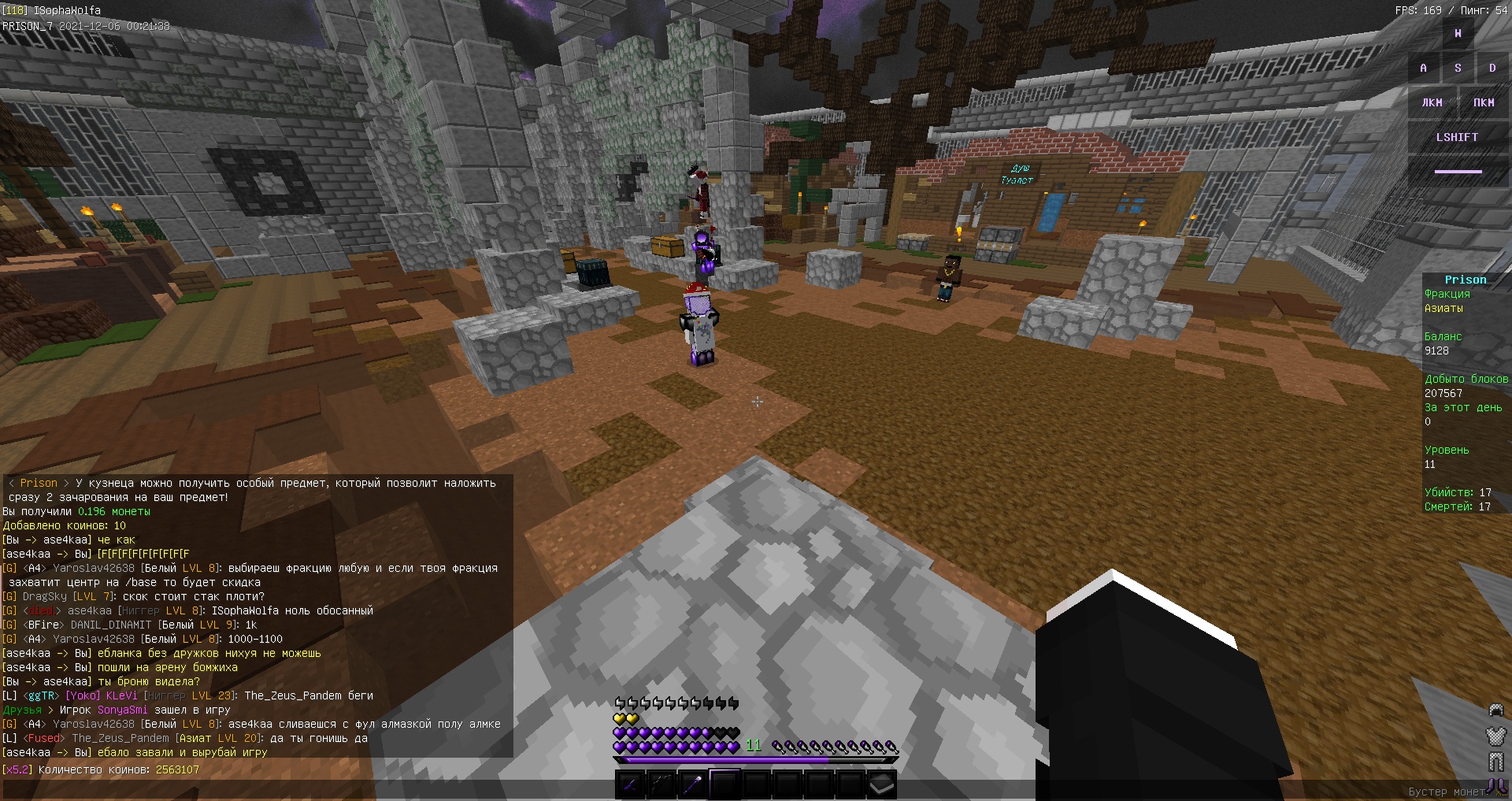Choose the purple tool with white tip
1512x801 pixels.
(693, 784)
